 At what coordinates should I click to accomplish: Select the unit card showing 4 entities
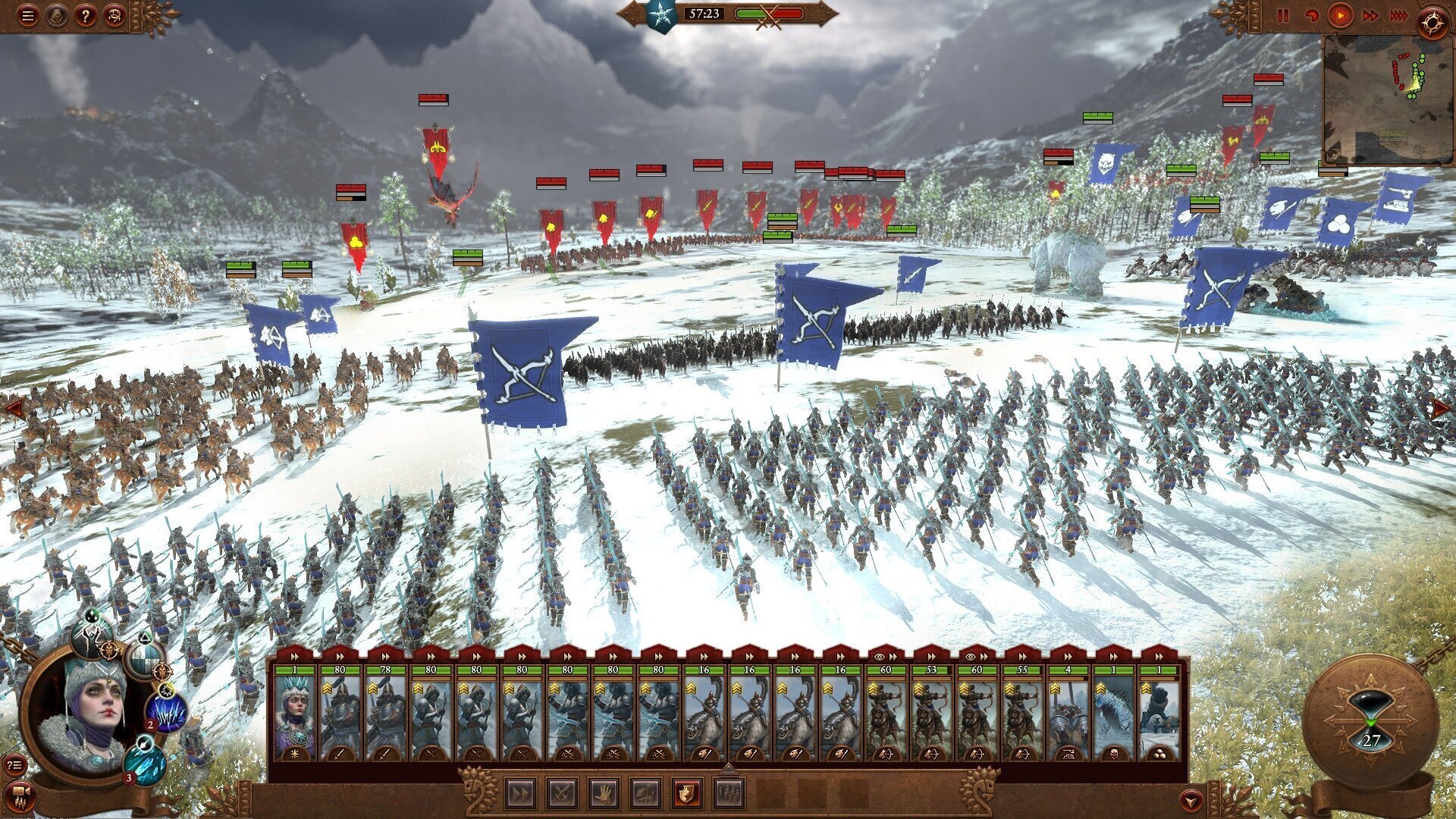1068,713
